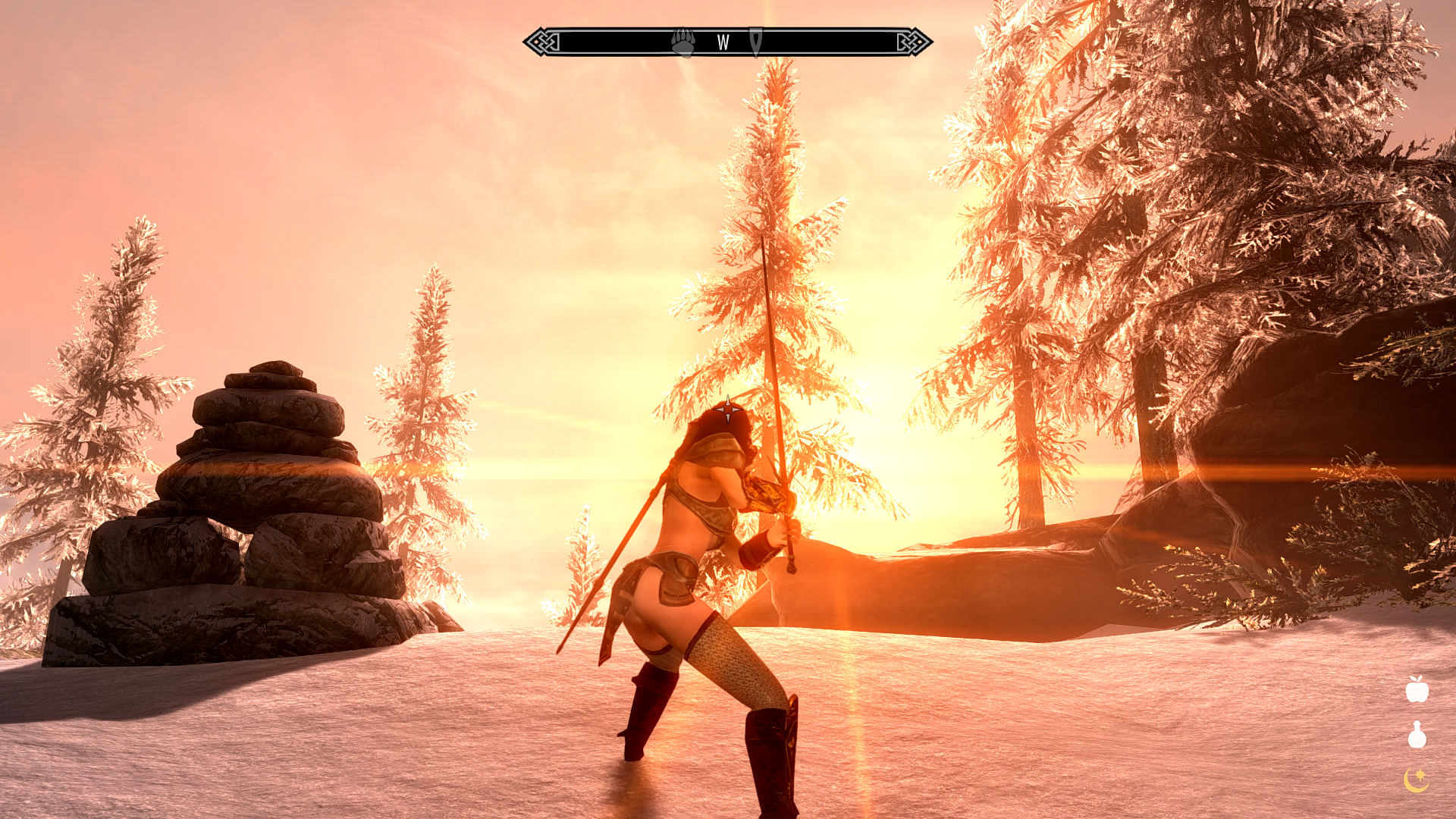Select the flask thirst icon

coord(1417,734)
